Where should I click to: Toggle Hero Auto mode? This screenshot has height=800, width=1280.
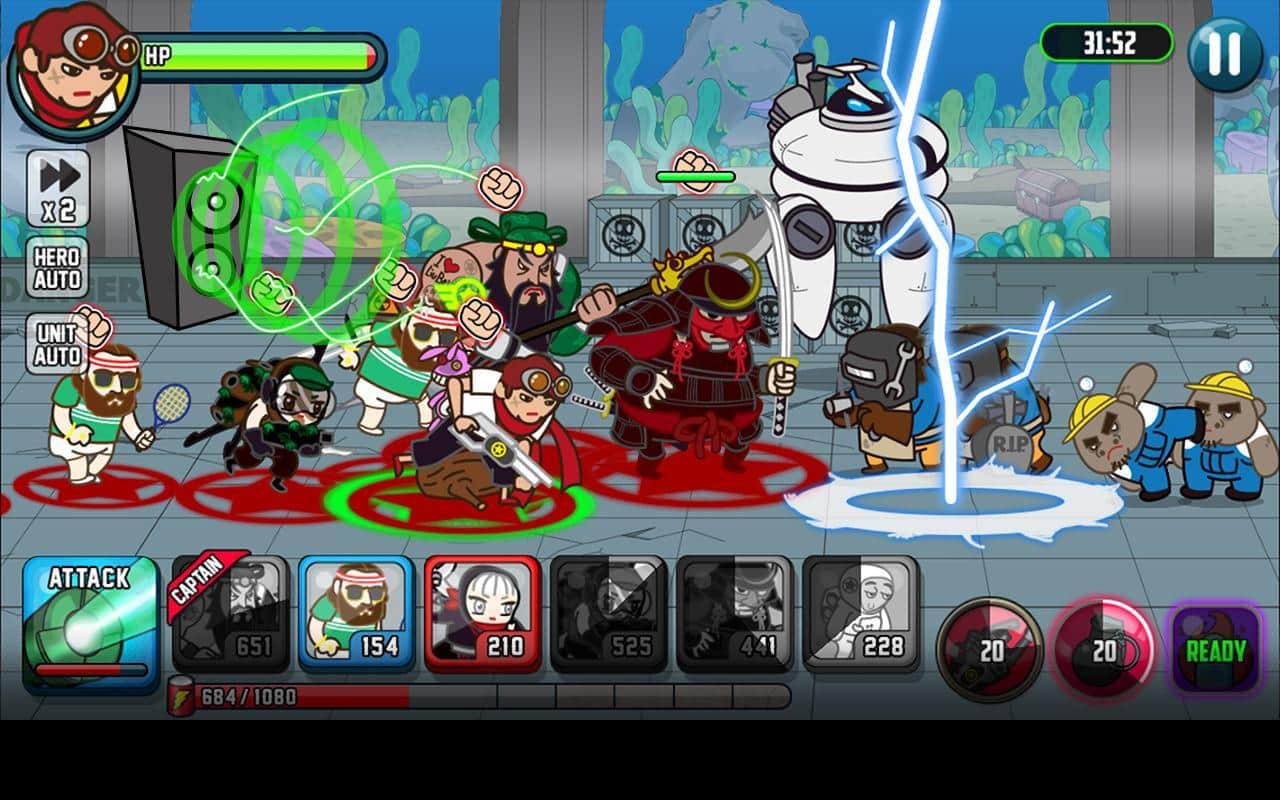point(57,268)
